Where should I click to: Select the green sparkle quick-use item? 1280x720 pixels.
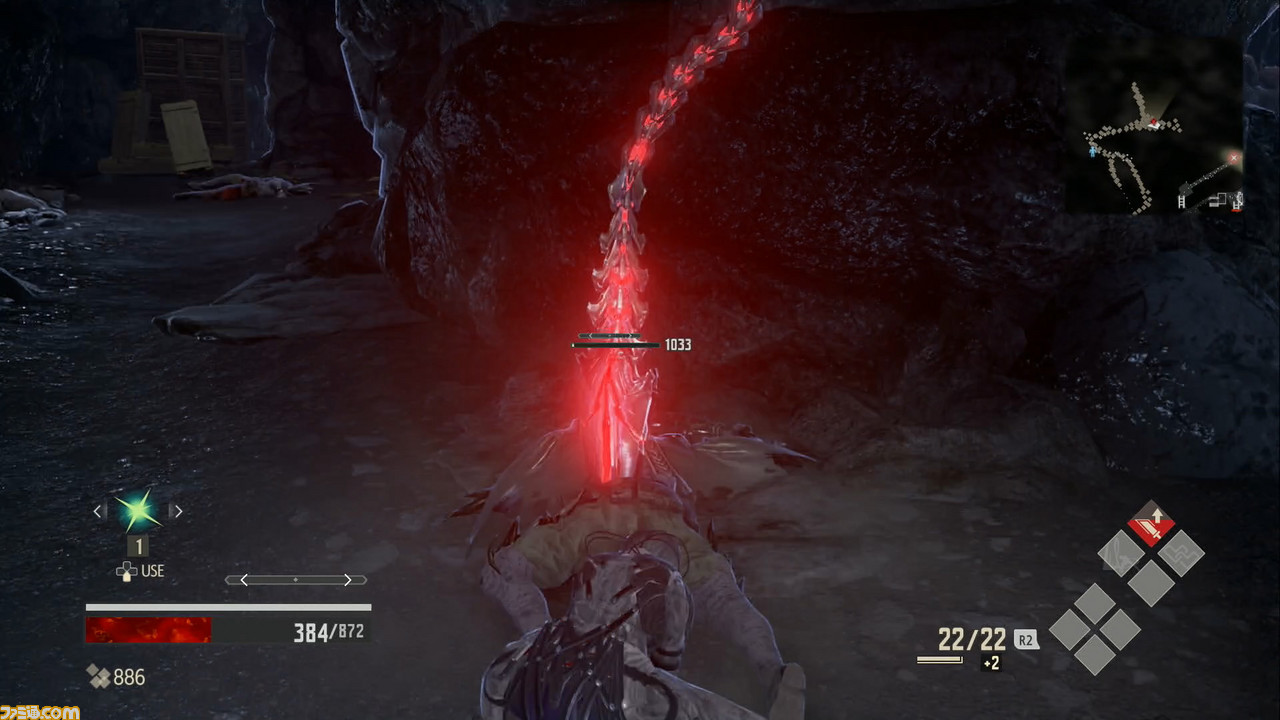coord(137,511)
